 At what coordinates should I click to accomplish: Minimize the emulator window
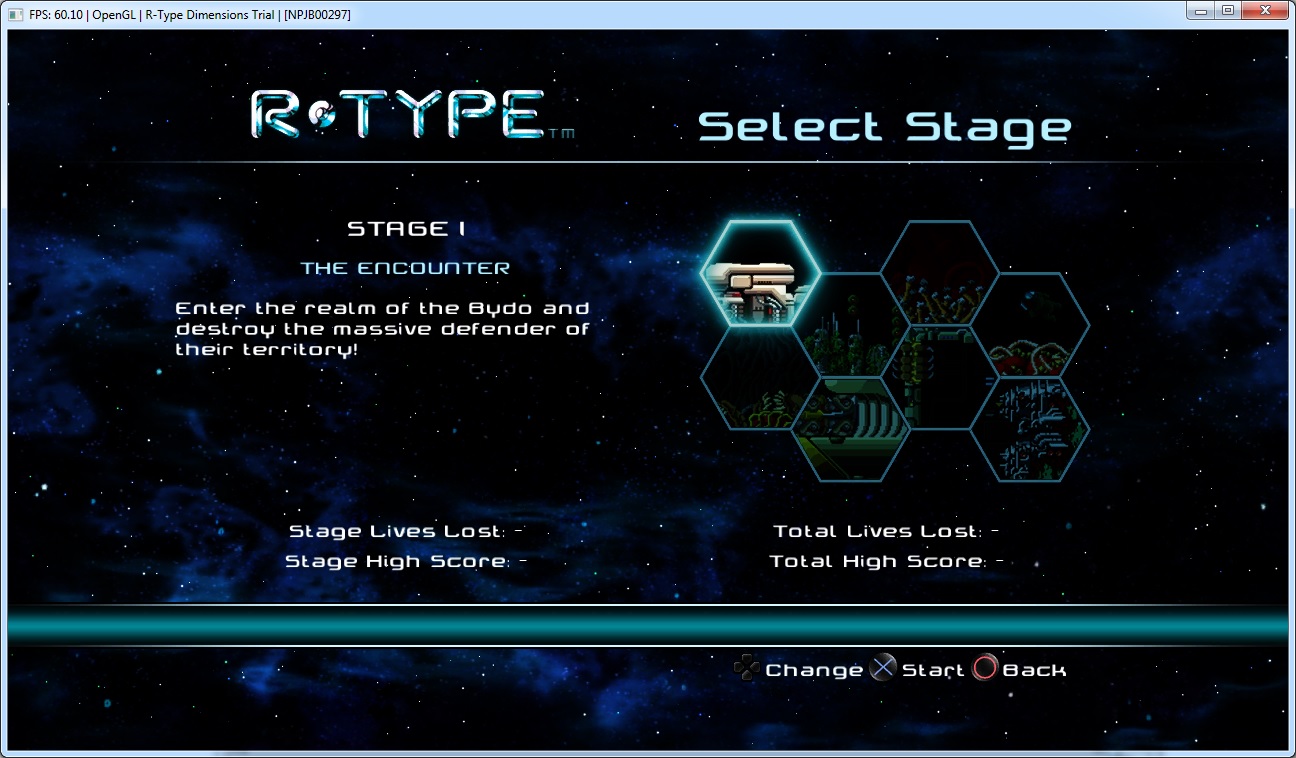[1200, 11]
